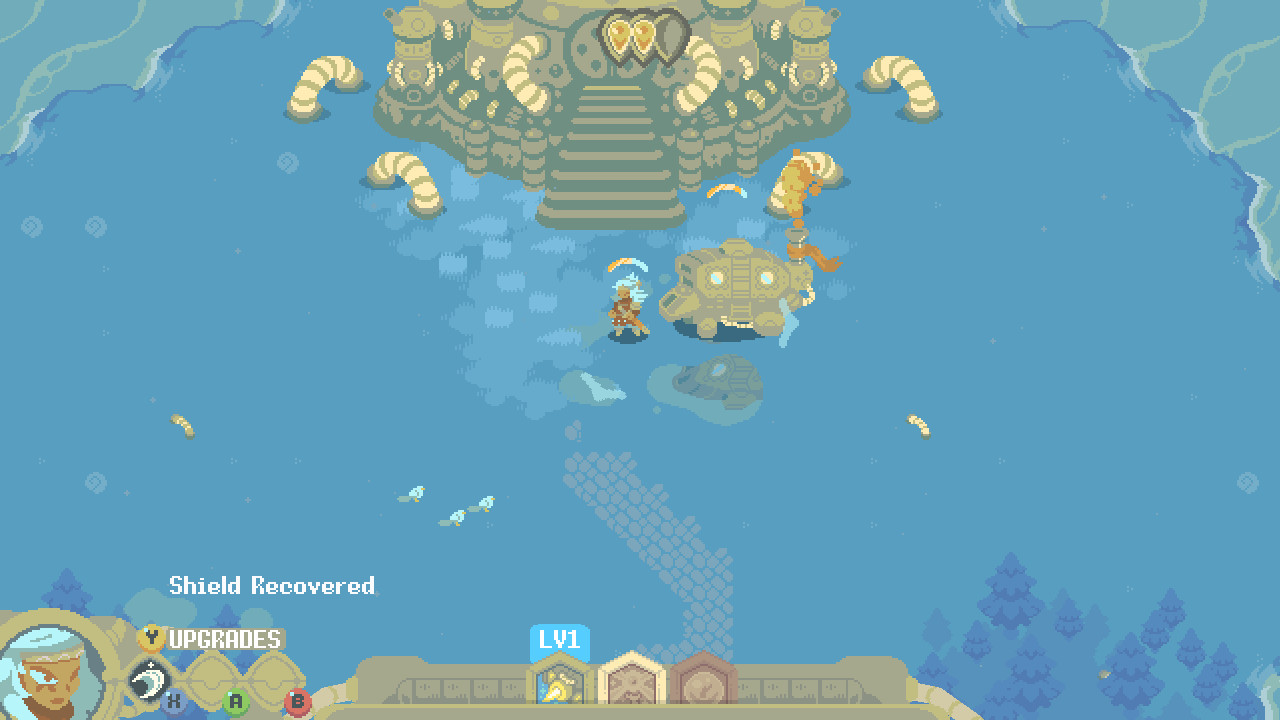The width and height of the screenshot is (1280, 720).
Task: Click the blue X button badge
Action: point(174,700)
